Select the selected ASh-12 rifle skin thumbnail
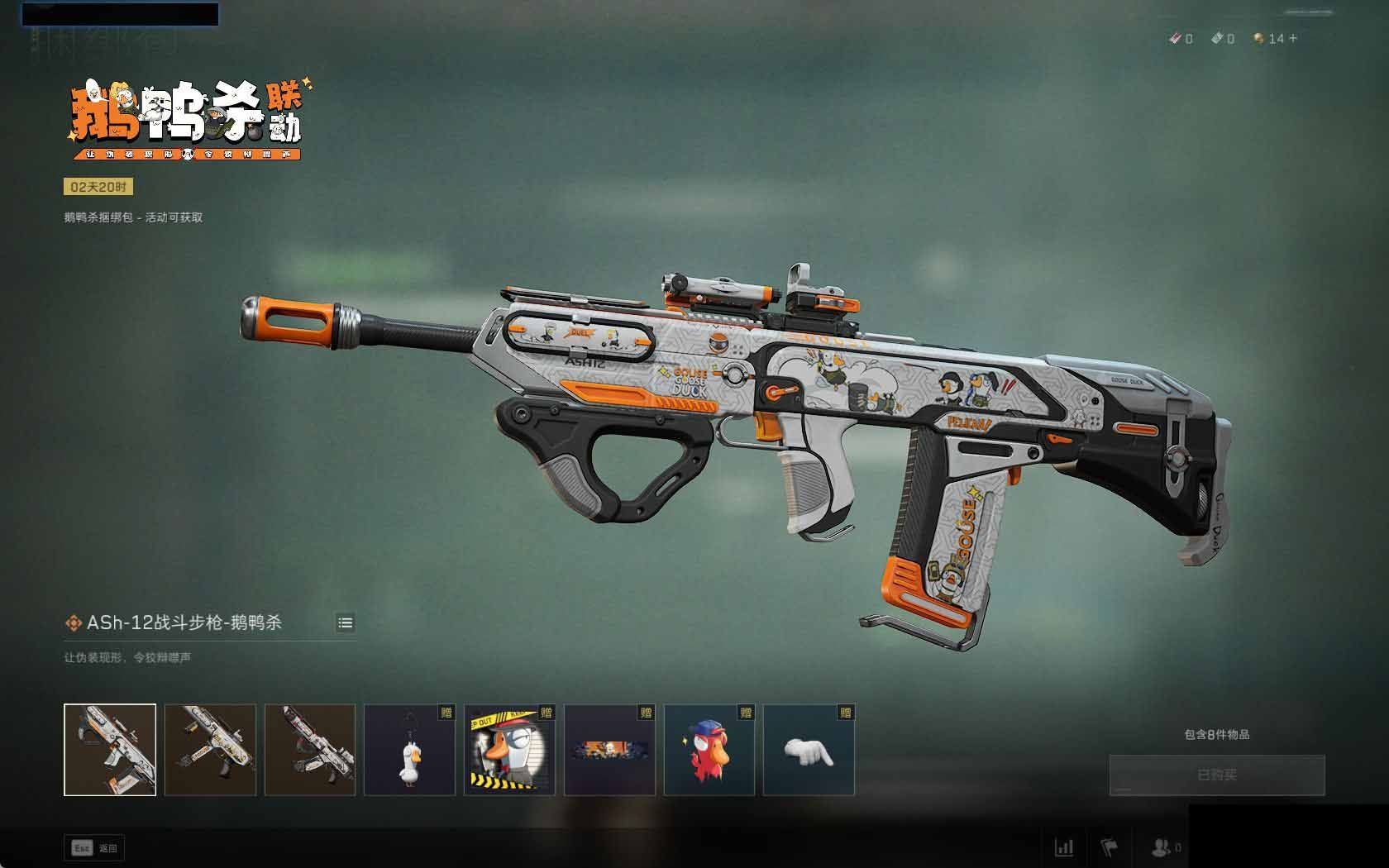Screen dimensions: 1389x868 [x=110, y=750]
